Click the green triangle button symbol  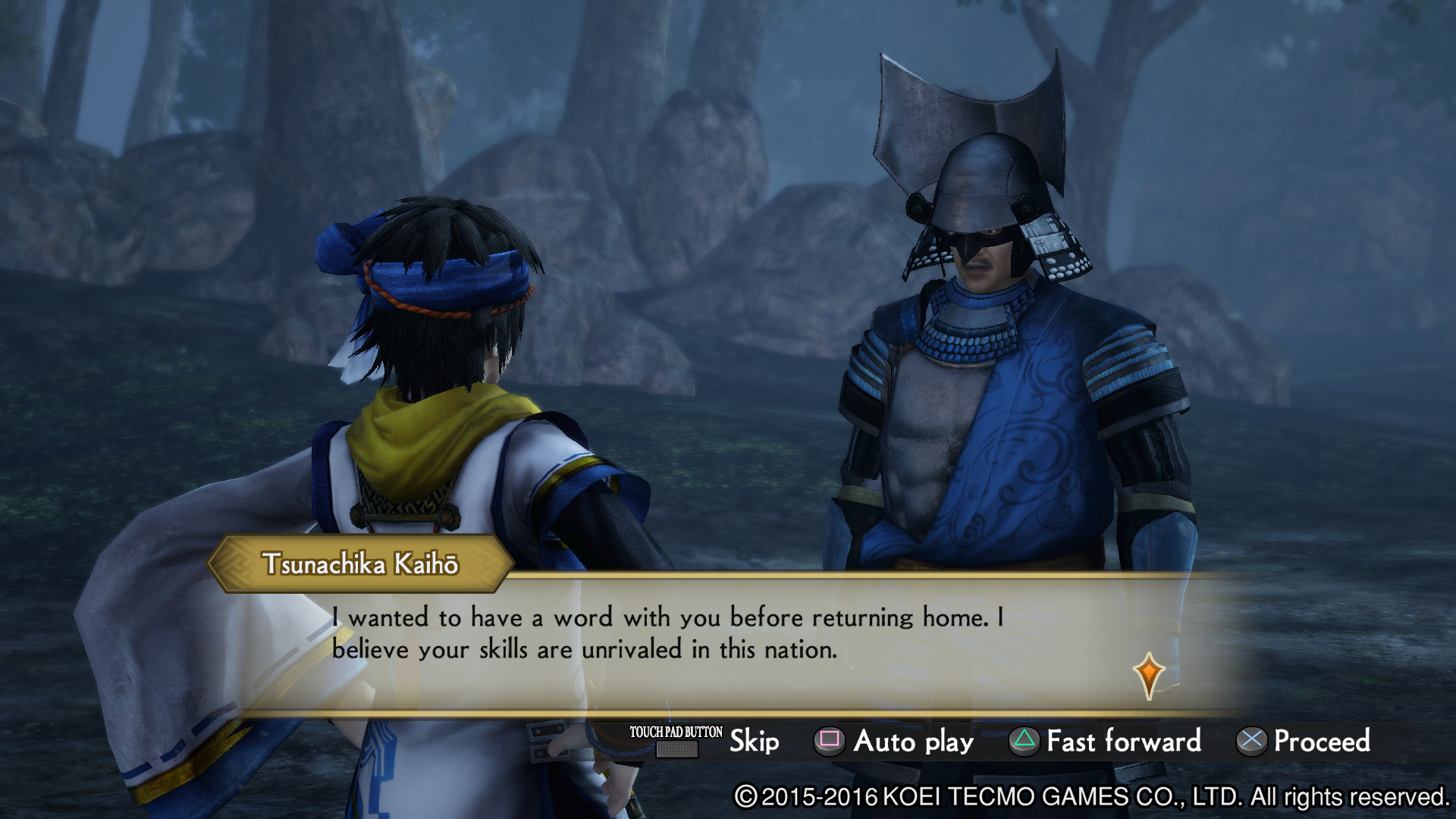[x=1023, y=742]
